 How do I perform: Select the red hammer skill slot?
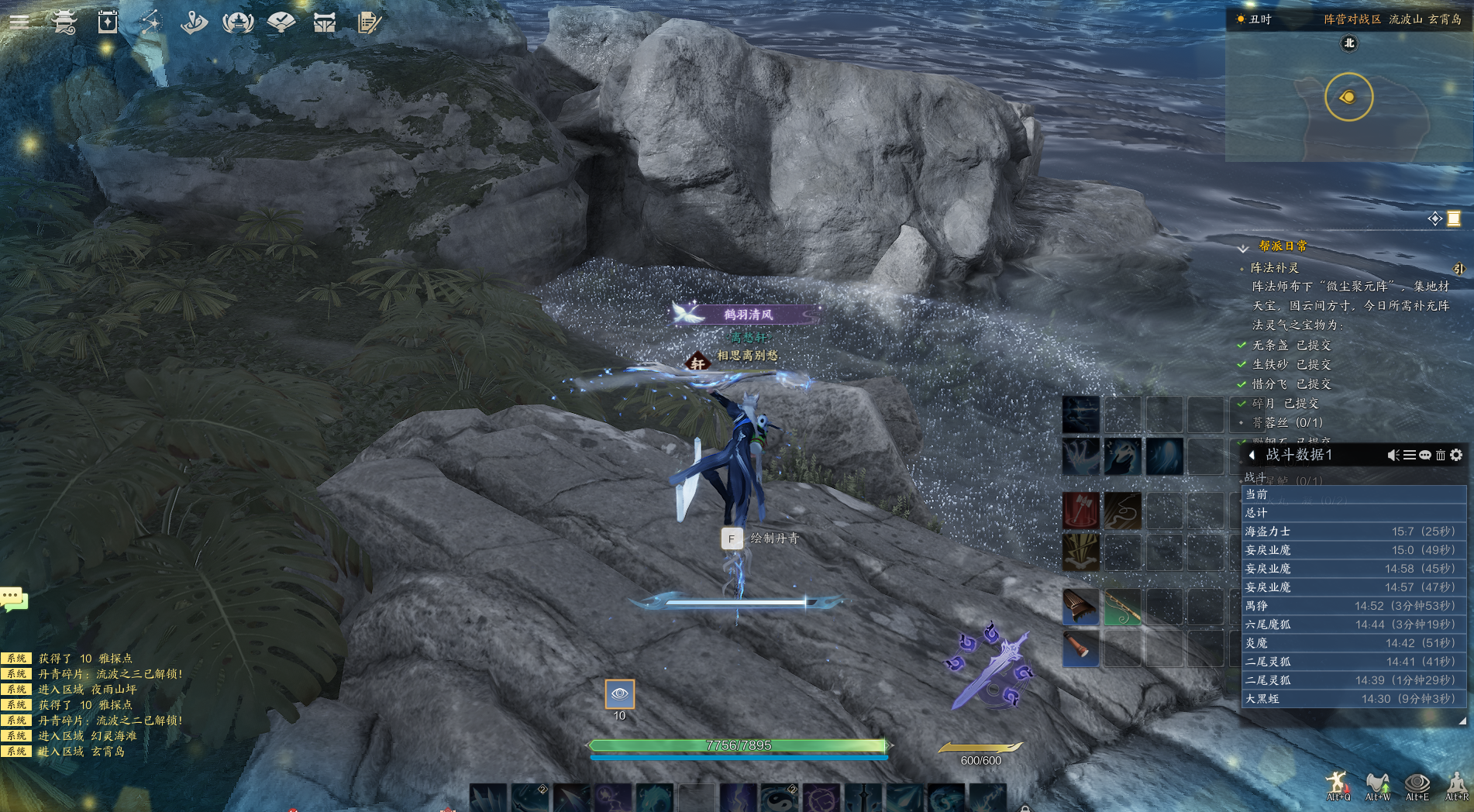[x=1080, y=511]
